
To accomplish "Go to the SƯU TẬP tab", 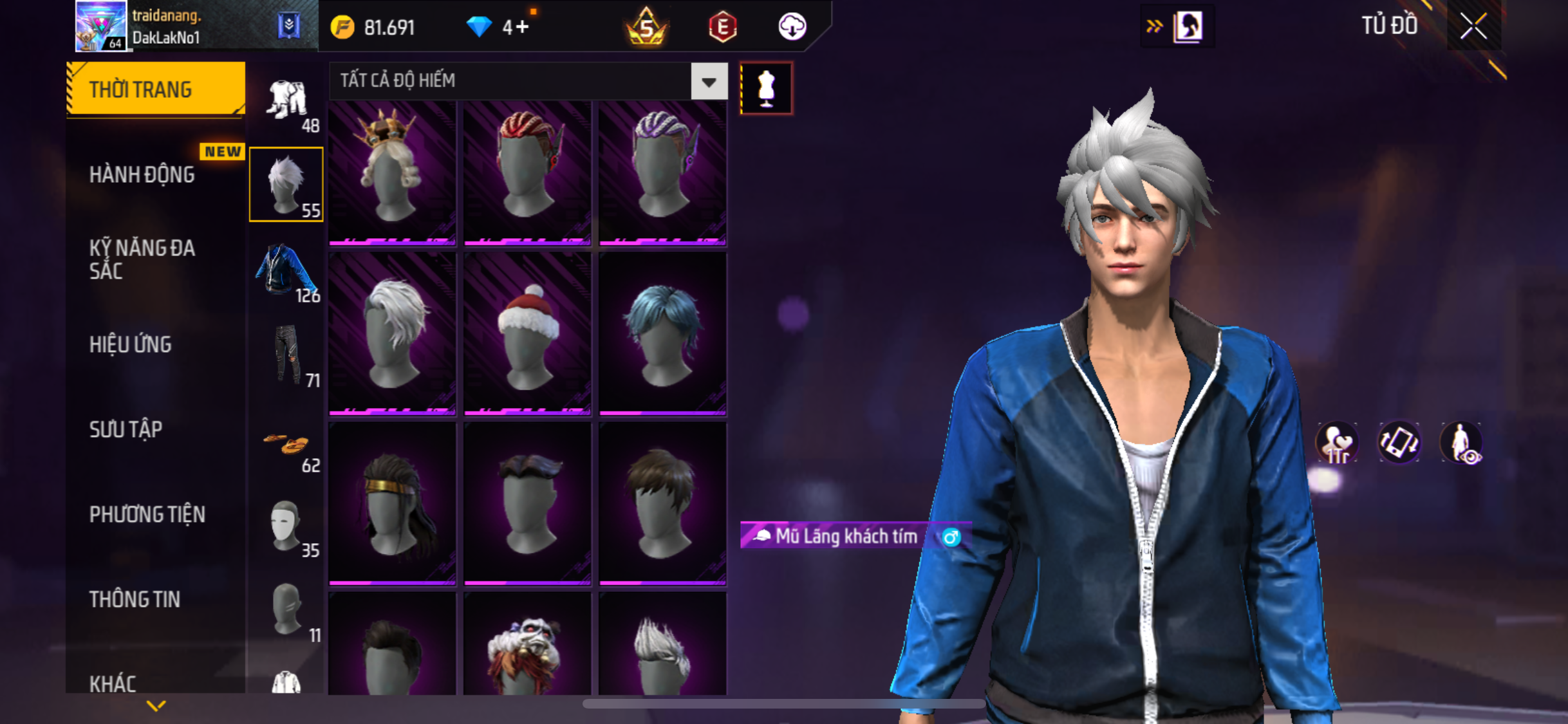I will (x=126, y=429).
